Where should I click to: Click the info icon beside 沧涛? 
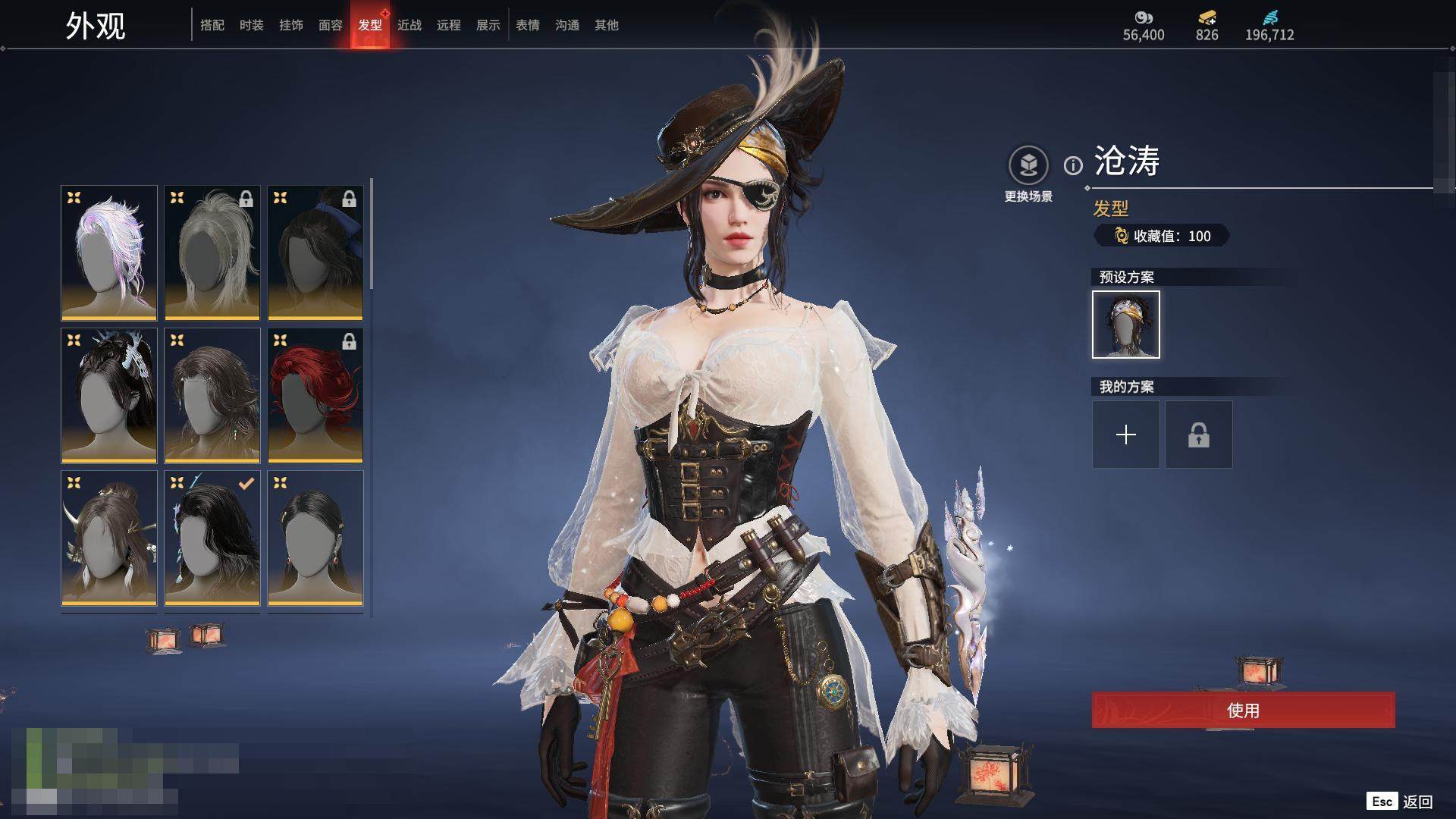click(1073, 165)
